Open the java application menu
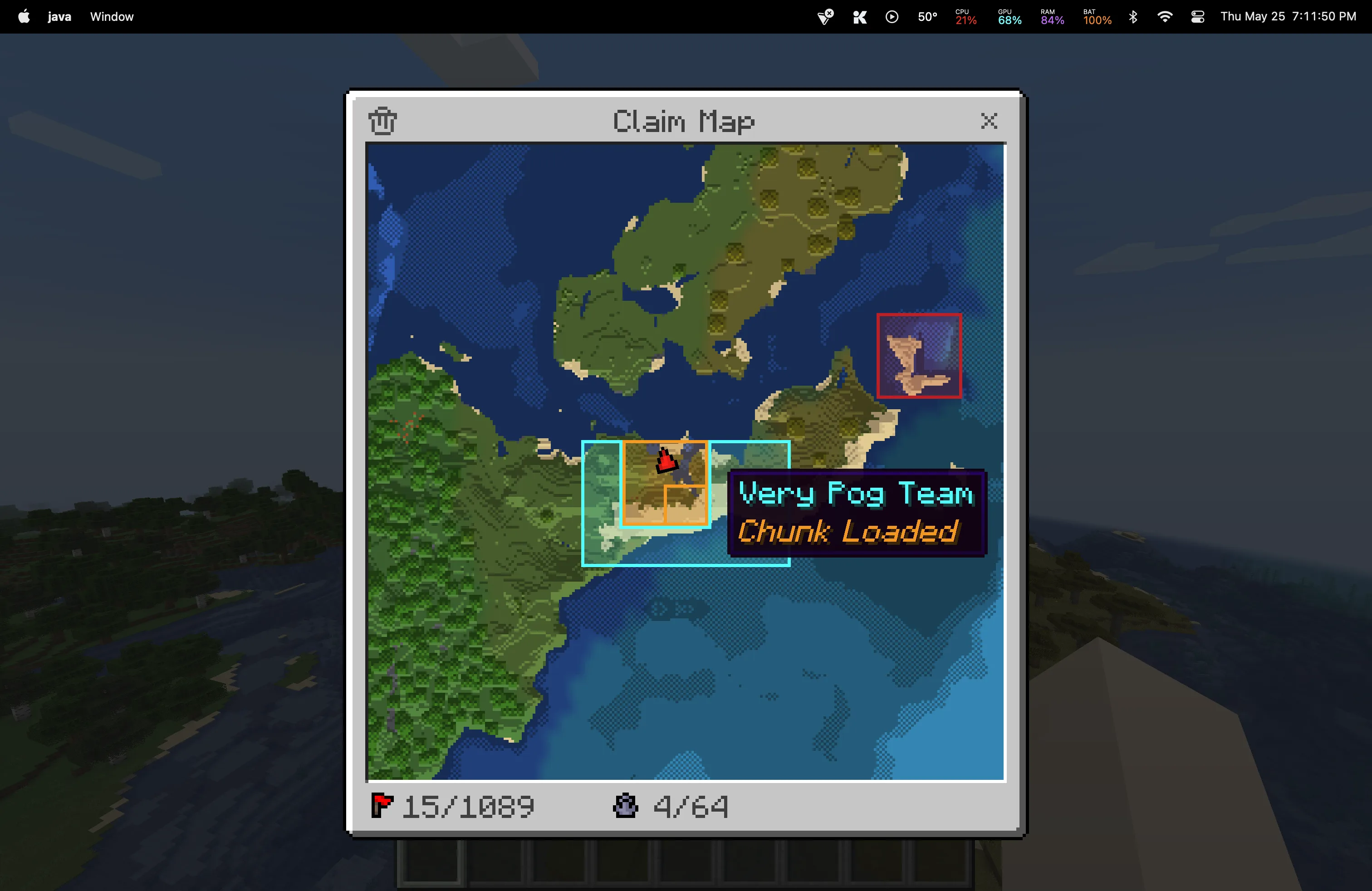The image size is (1372, 891). (59, 17)
